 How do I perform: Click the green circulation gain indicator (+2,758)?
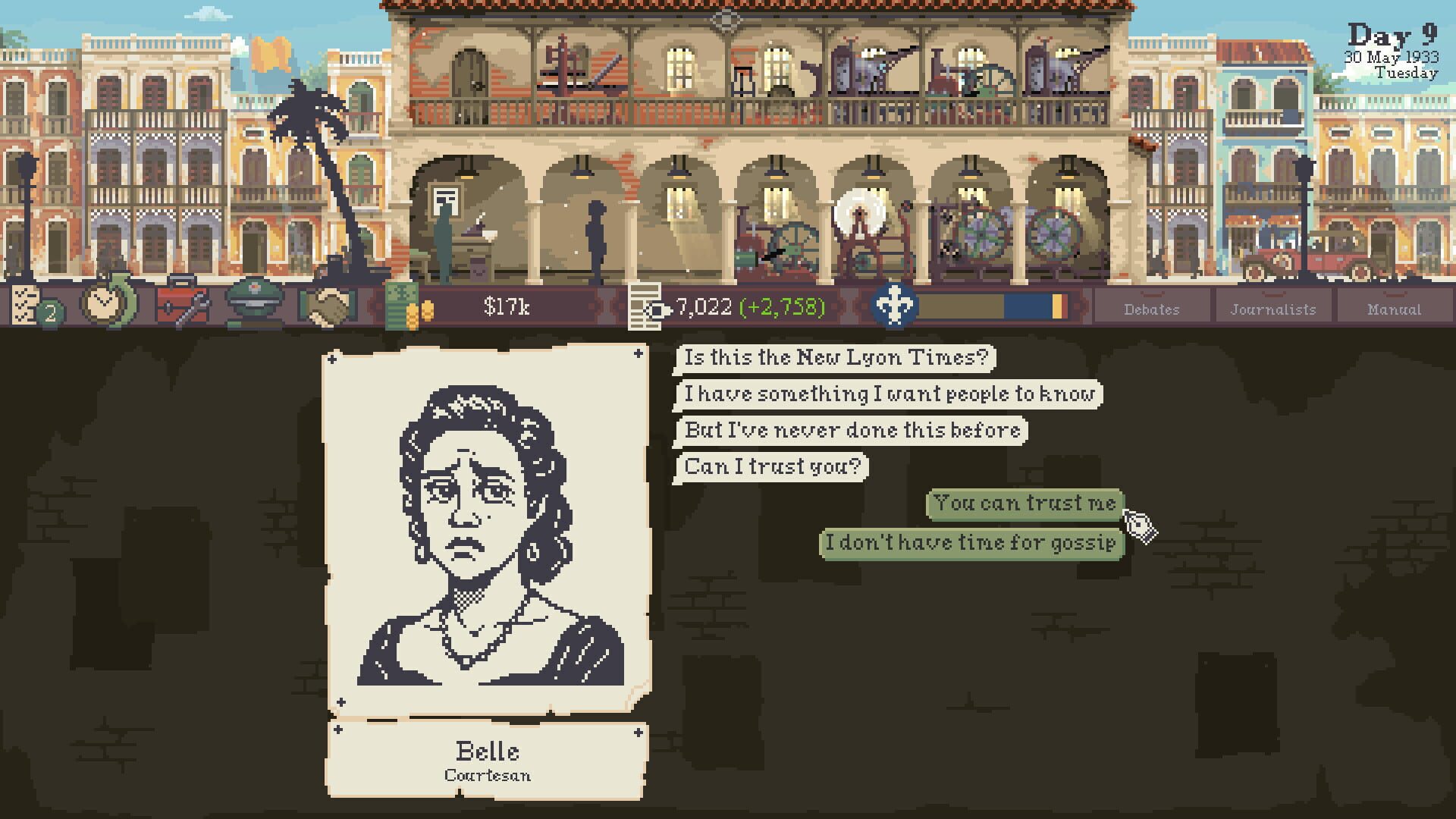pos(781,308)
